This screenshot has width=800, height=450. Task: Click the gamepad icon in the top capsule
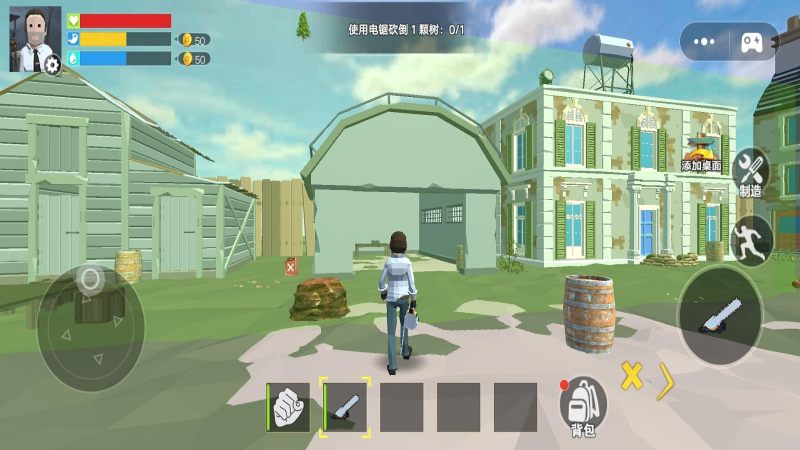click(x=752, y=42)
